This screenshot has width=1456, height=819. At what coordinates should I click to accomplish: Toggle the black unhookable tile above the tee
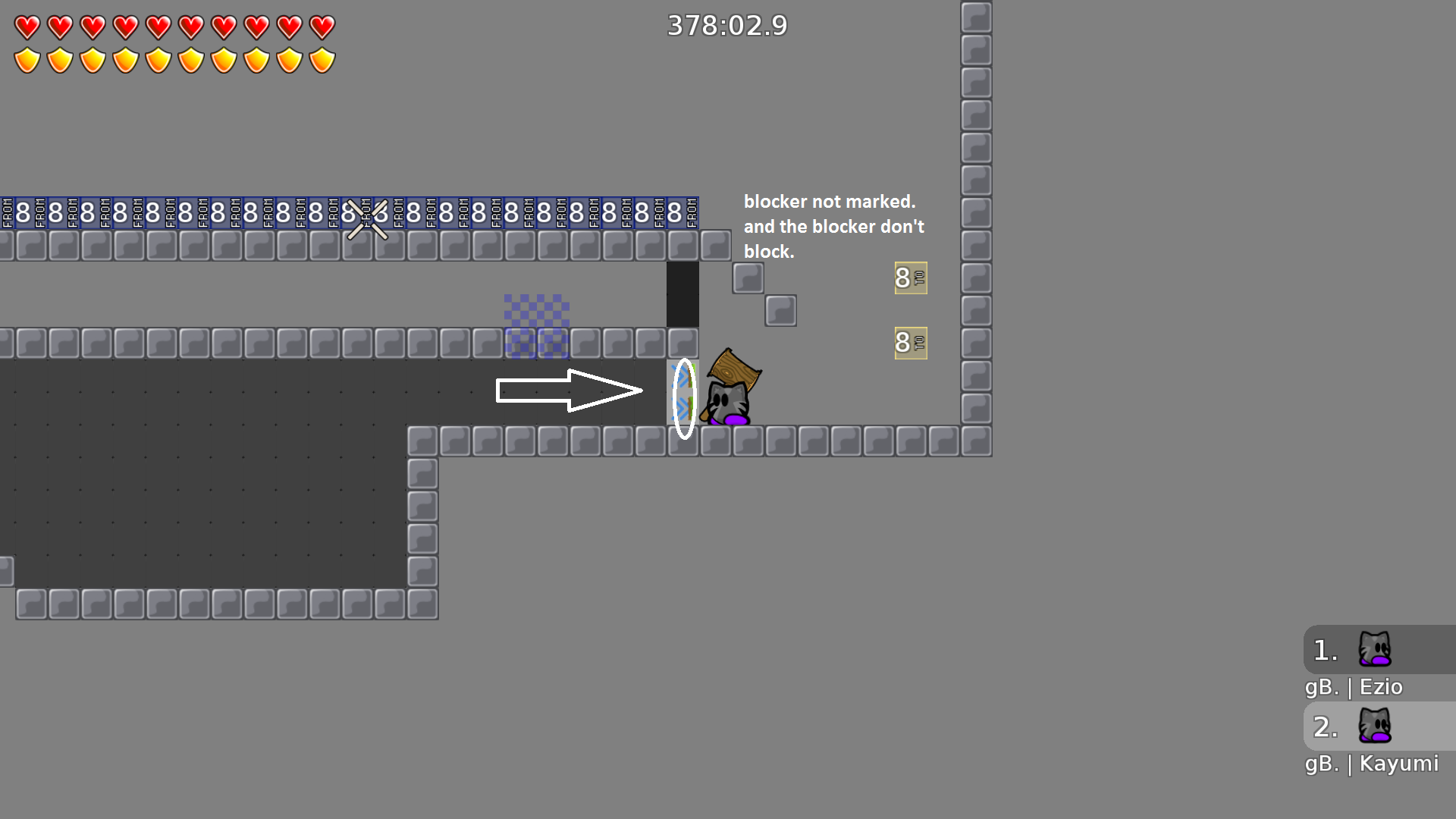[682, 294]
